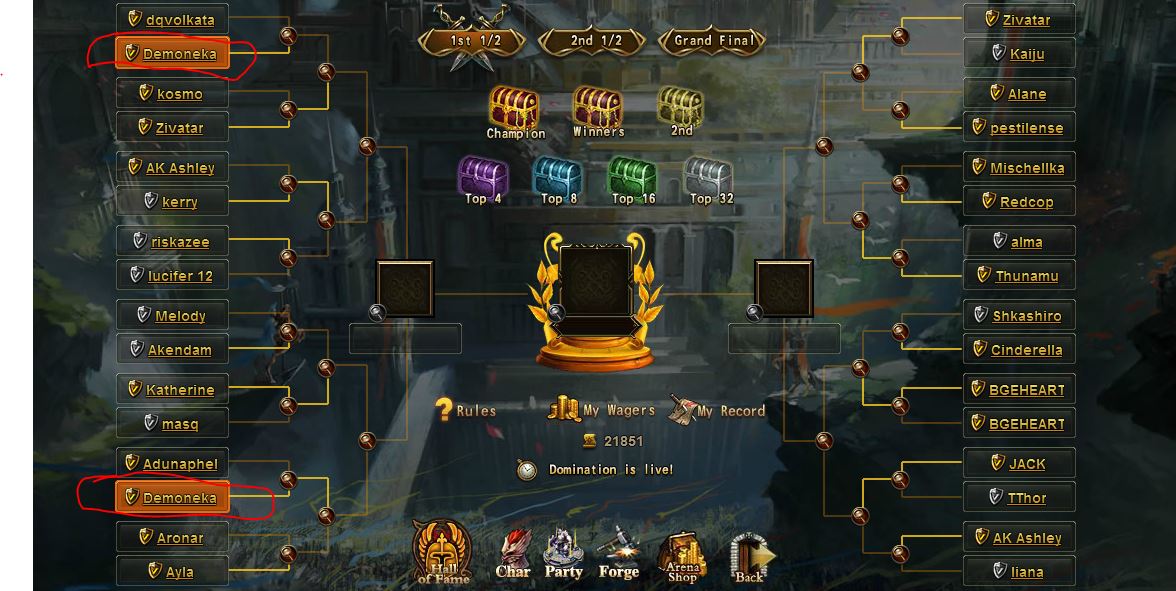View the Winners reward chest
This screenshot has height=591, width=1176.
tap(598, 108)
